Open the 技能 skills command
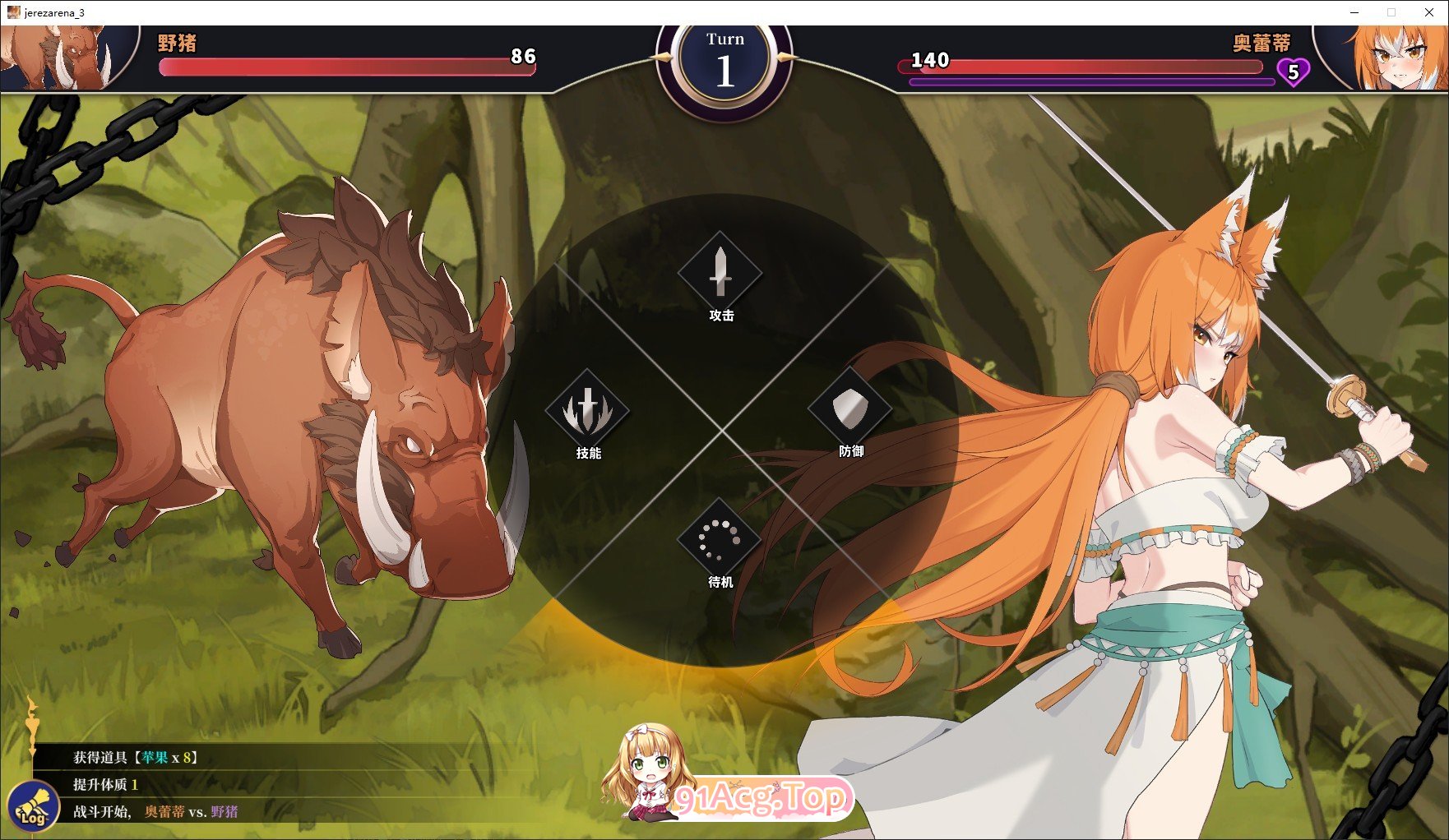Screen dimensions: 1449x840 click(587, 412)
